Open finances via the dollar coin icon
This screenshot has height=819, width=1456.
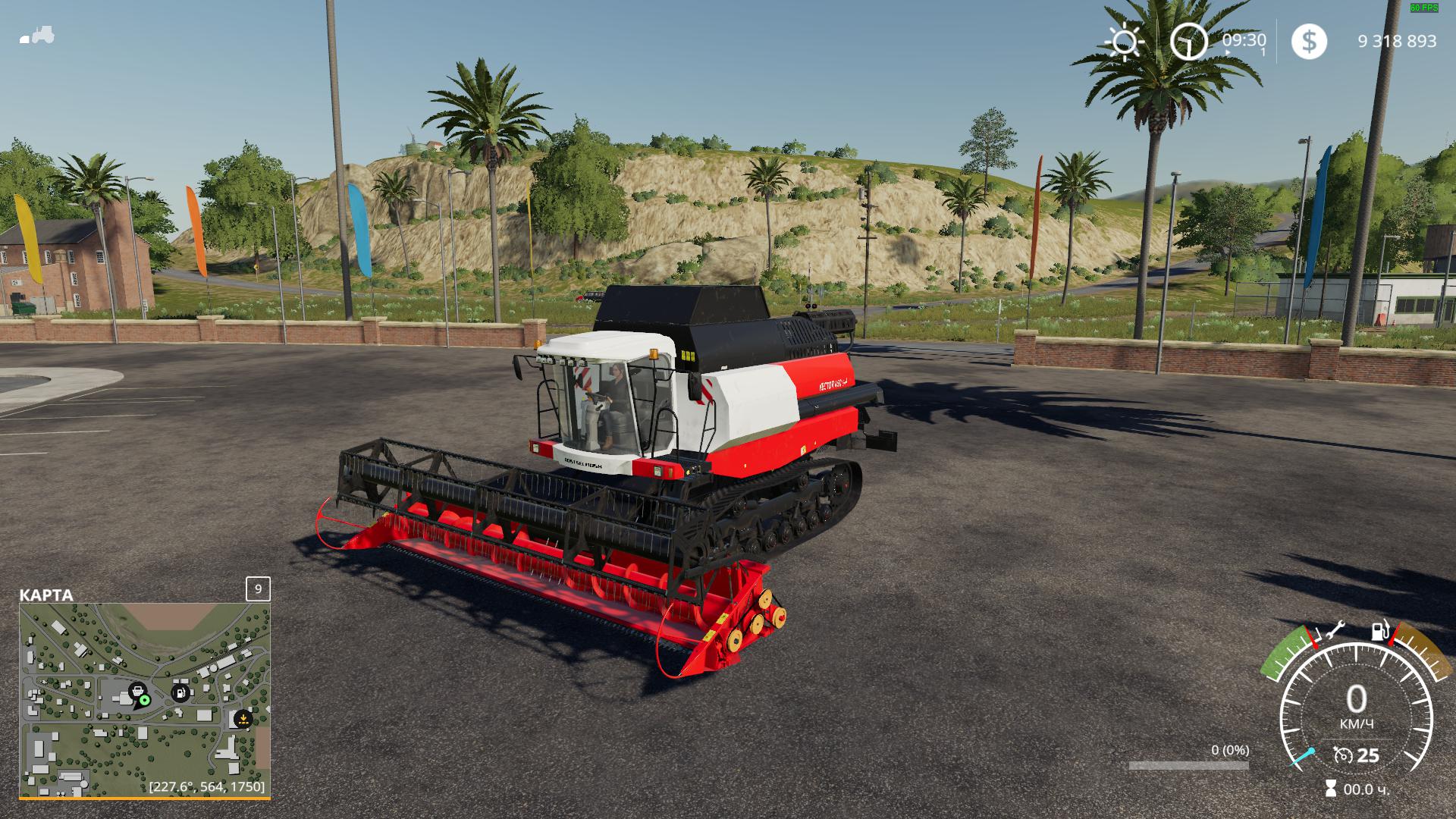pos(1309,42)
